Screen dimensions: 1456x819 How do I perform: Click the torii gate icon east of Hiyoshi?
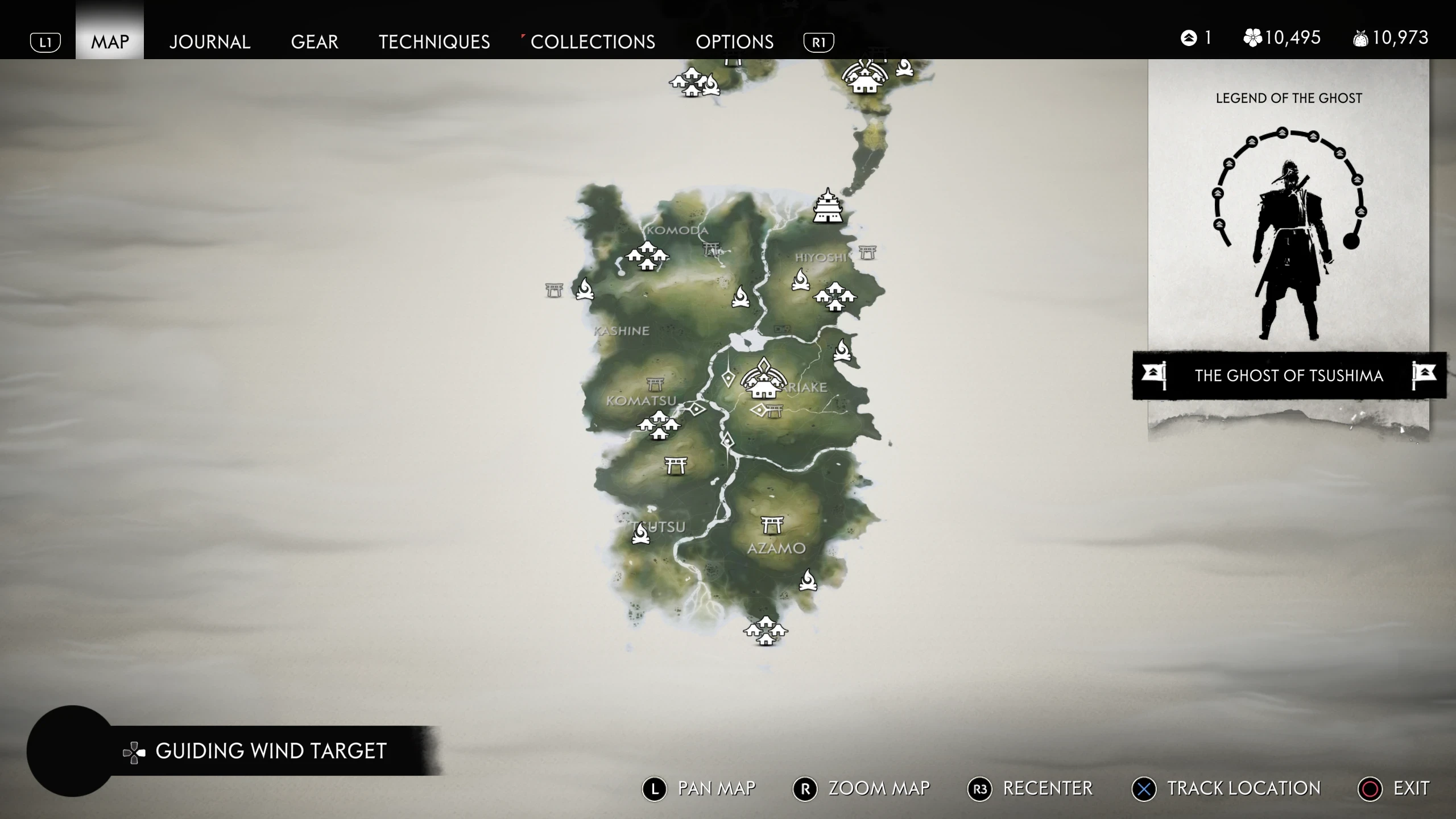click(x=867, y=250)
